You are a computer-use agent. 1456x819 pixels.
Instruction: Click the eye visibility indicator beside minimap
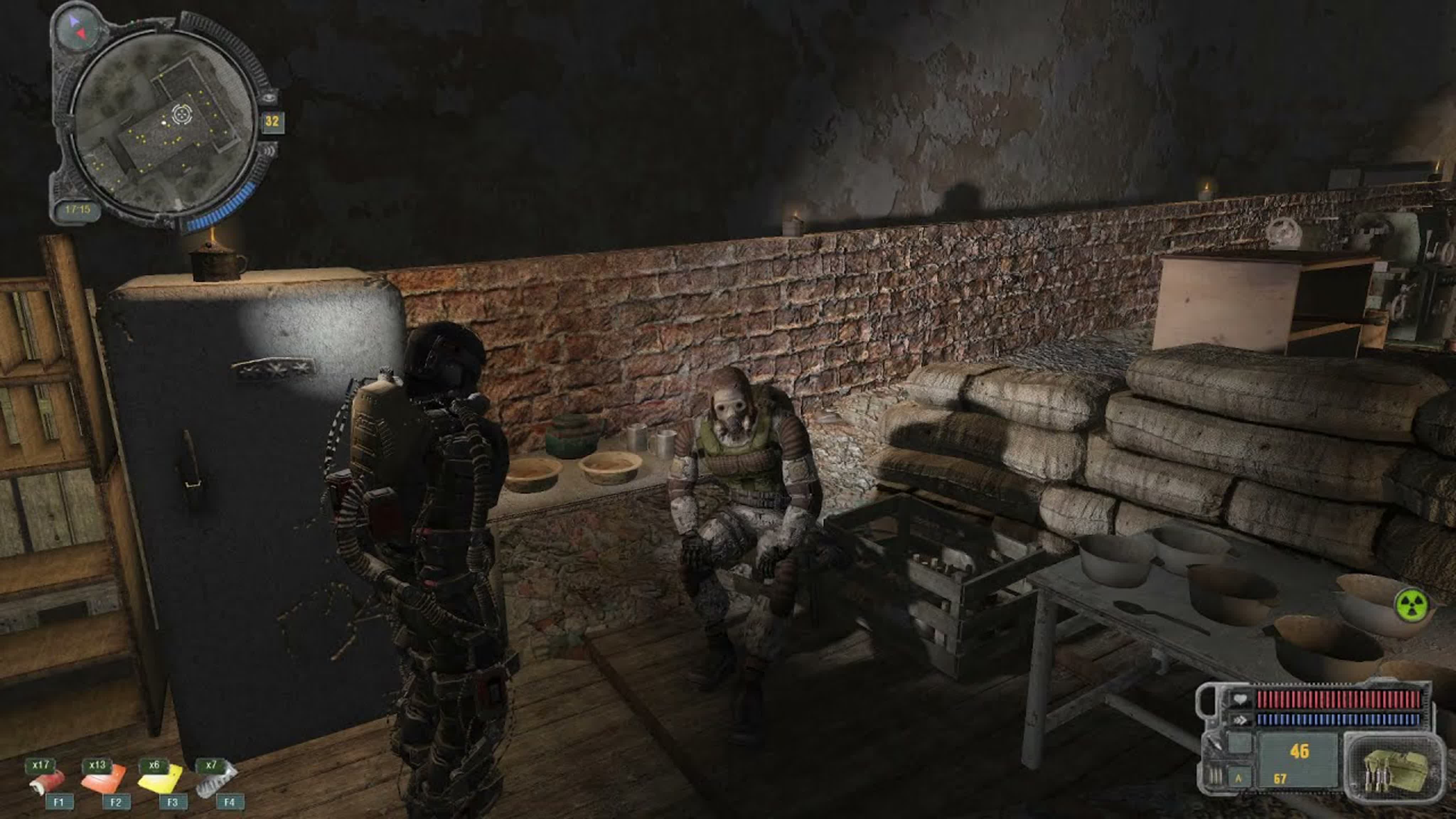pos(269,97)
